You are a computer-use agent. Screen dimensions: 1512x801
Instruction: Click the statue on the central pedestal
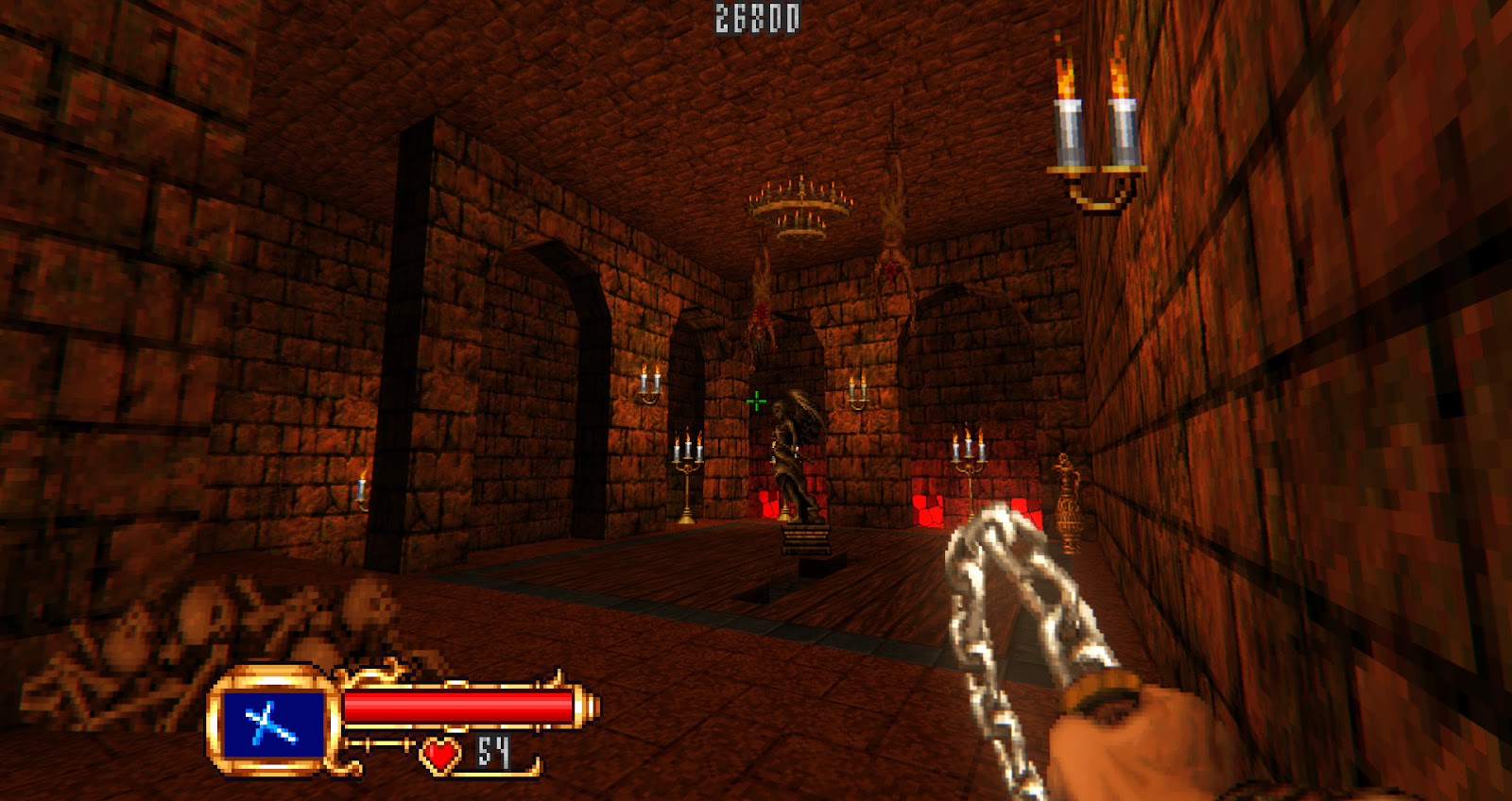[794, 444]
